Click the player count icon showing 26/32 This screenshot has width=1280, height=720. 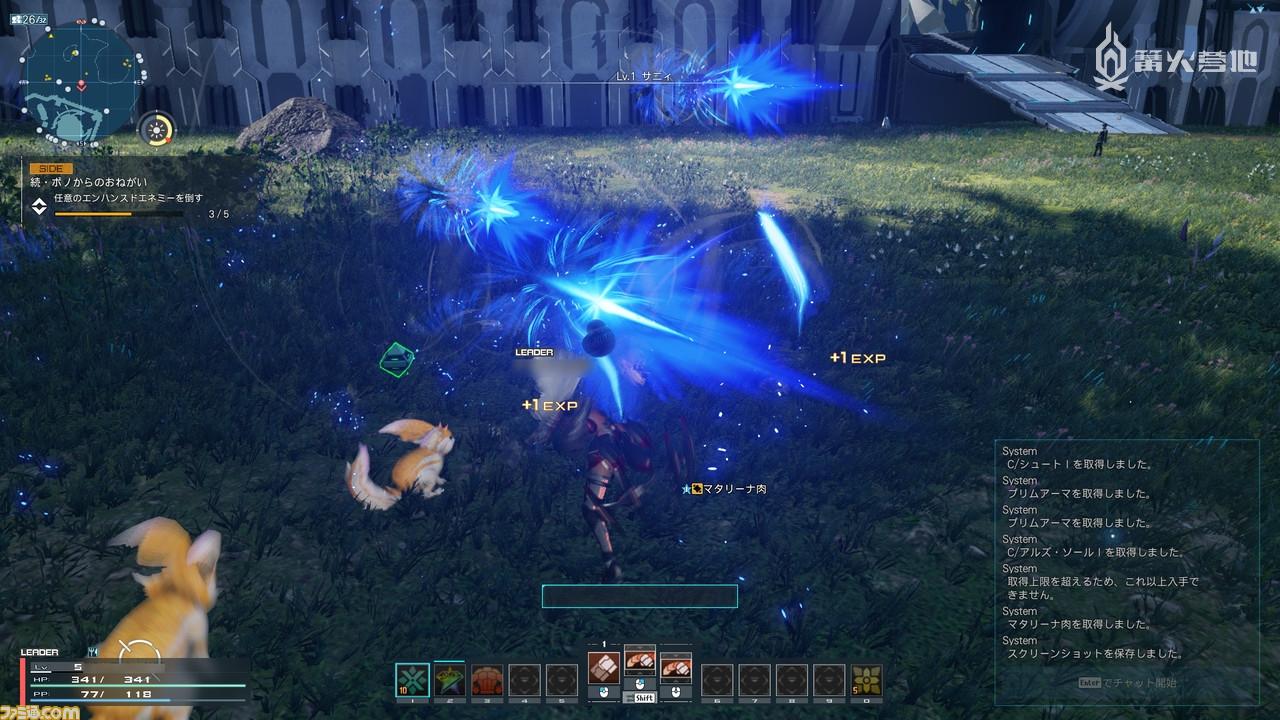click(x=30, y=18)
